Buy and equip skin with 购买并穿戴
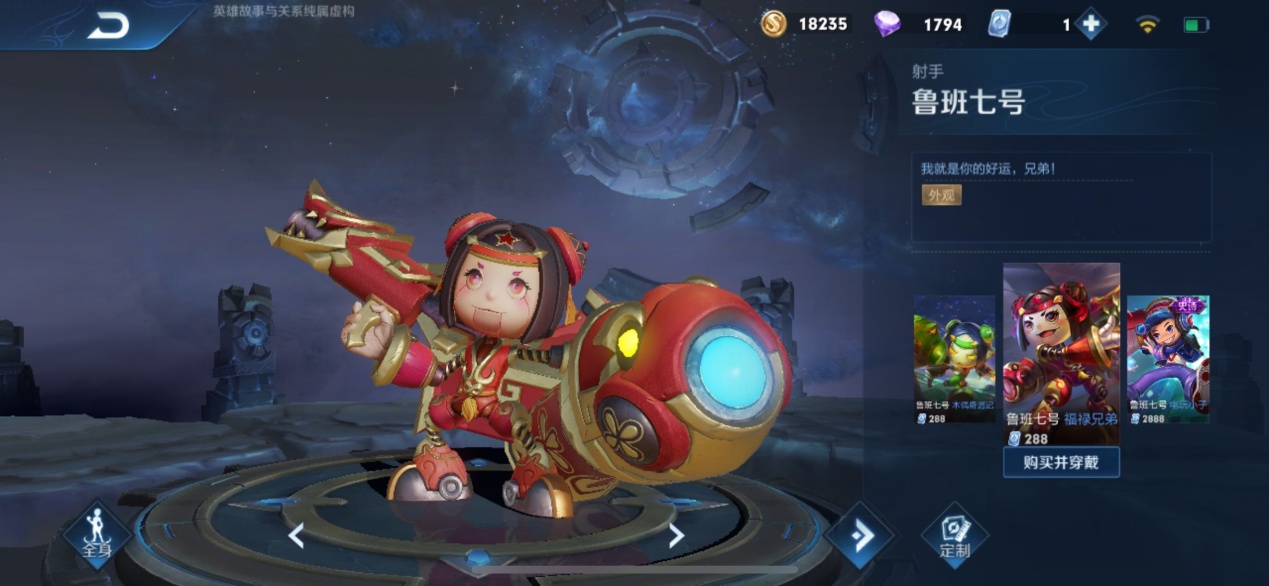The height and width of the screenshot is (586, 1269). tap(1061, 462)
